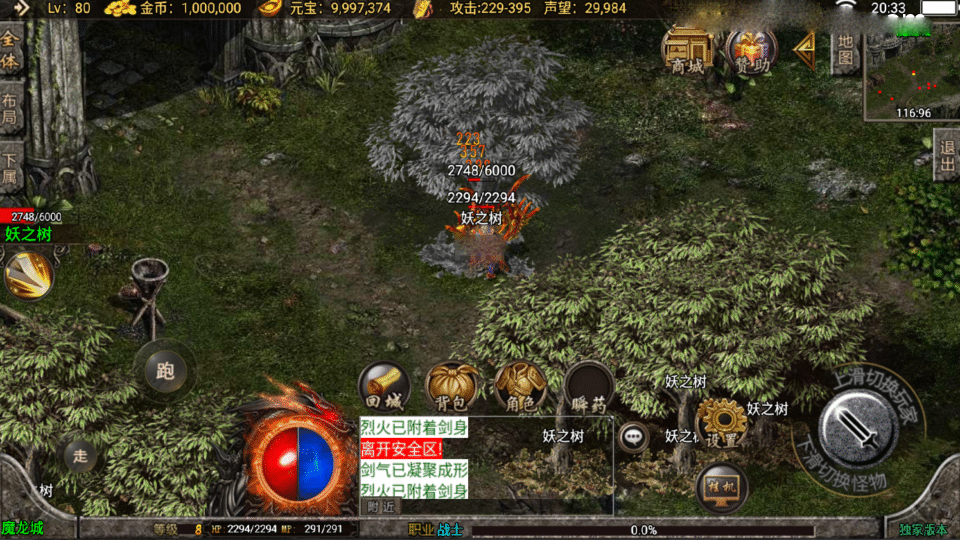The width and height of the screenshot is (960, 540).
Task: Open chat with the speech bubble icon
Action: pyautogui.click(x=634, y=436)
